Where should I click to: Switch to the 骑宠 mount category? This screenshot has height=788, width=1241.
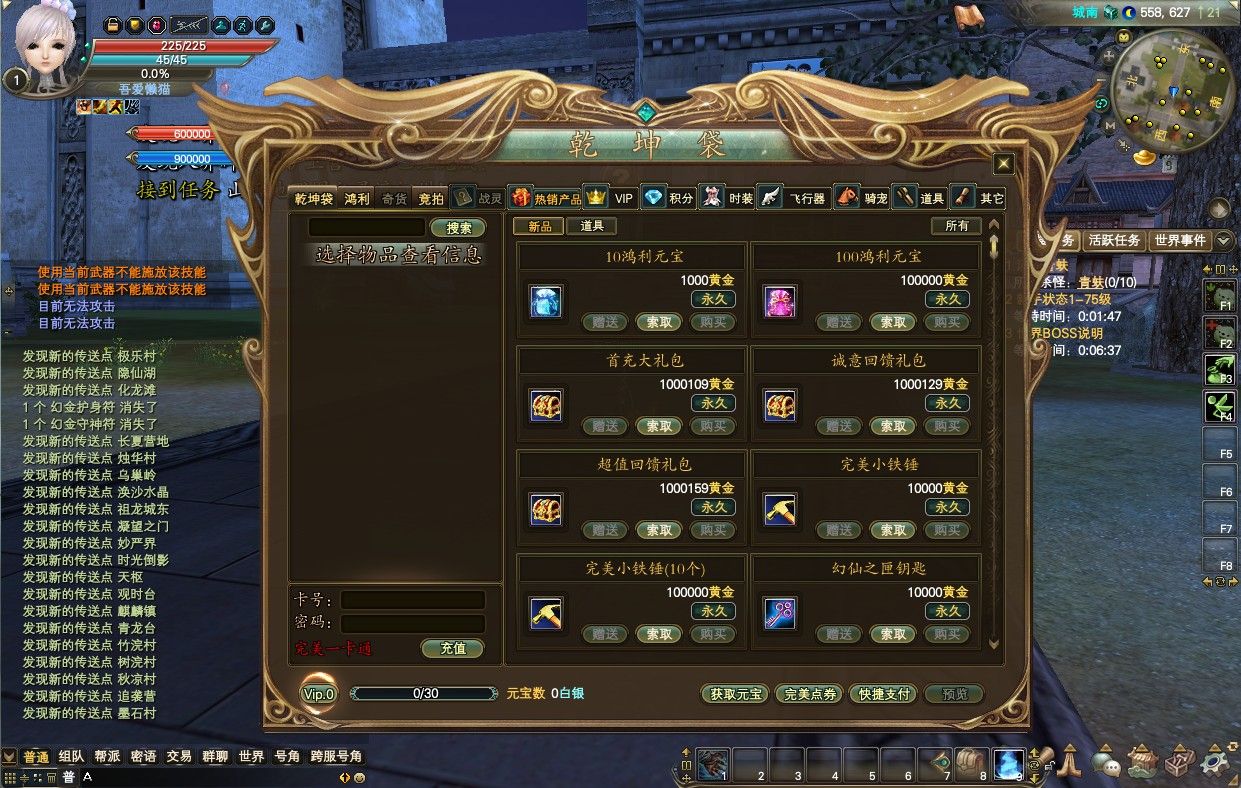pyautogui.click(x=862, y=198)
